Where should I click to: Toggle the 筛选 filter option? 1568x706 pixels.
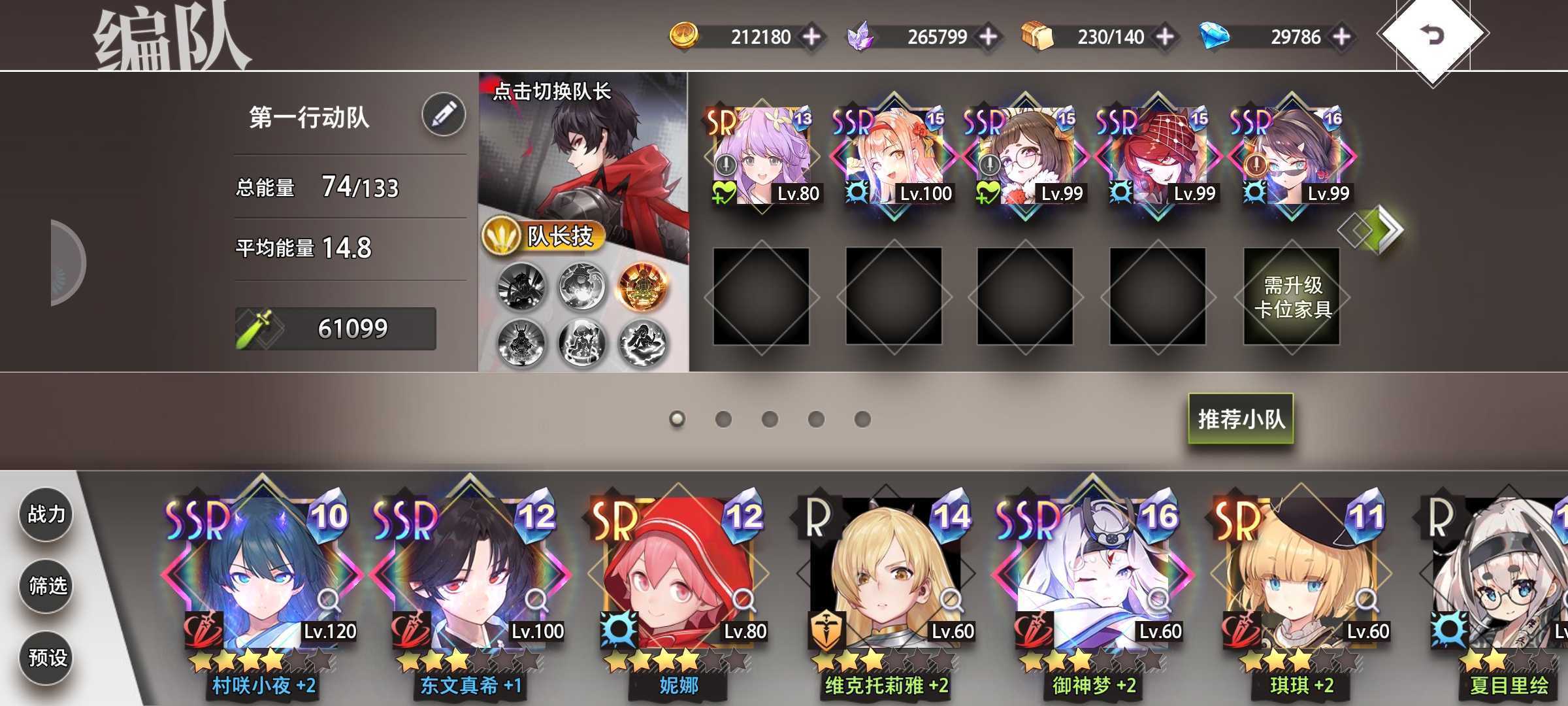pos(46,586)
